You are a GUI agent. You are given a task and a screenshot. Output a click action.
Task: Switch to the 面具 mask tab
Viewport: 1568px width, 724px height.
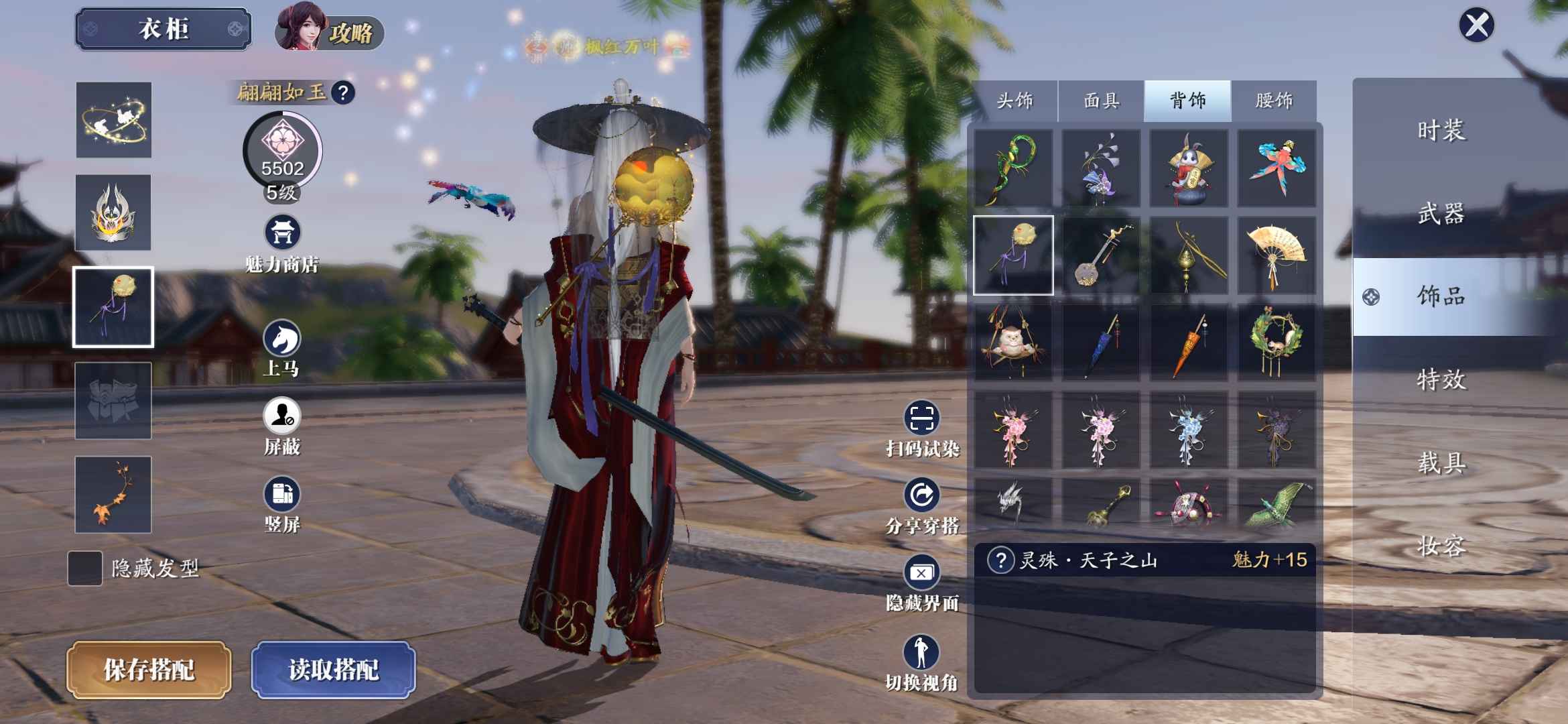coord(1101,101)
